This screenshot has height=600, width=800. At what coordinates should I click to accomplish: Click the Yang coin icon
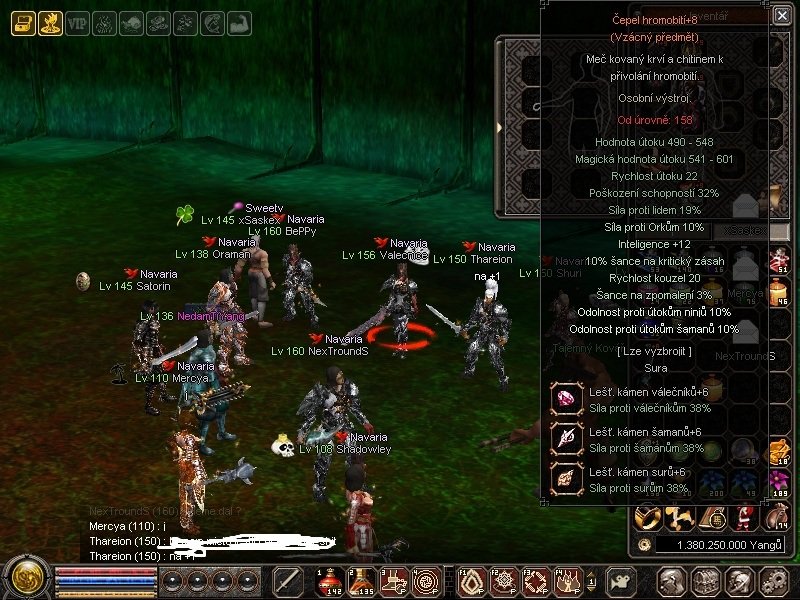click(646, 545)
